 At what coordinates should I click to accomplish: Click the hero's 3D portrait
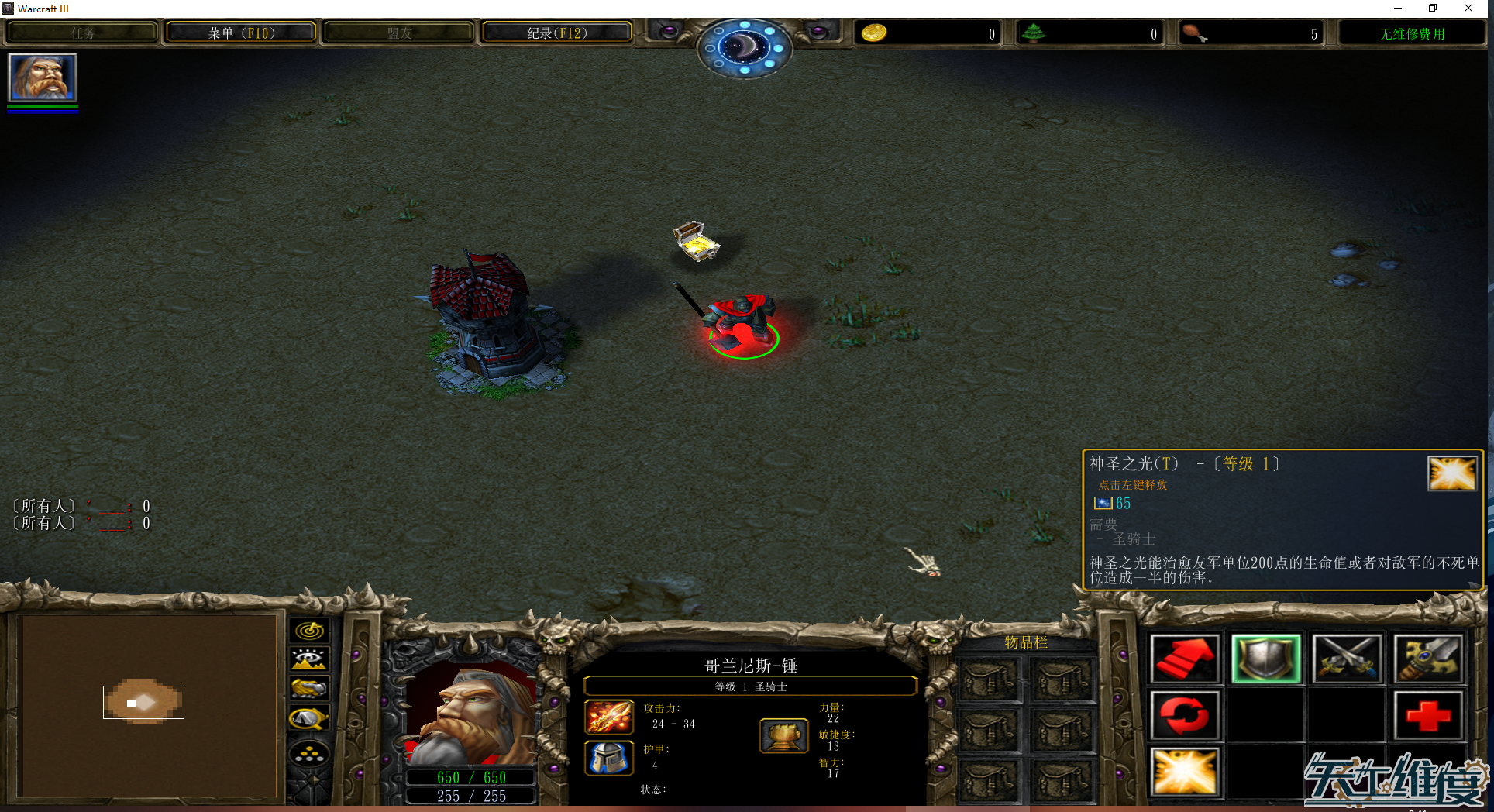click(x=471, y=717)
